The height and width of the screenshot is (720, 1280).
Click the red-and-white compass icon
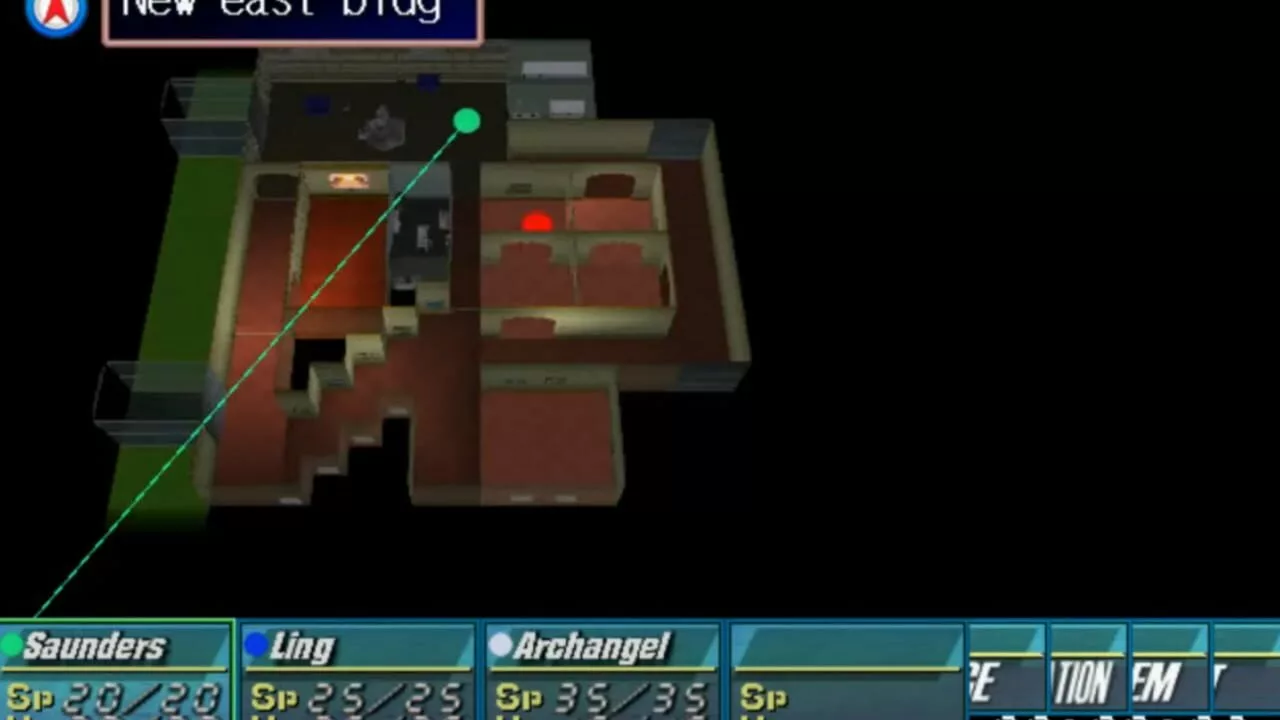pyautogui.click(x=56, y=14)
